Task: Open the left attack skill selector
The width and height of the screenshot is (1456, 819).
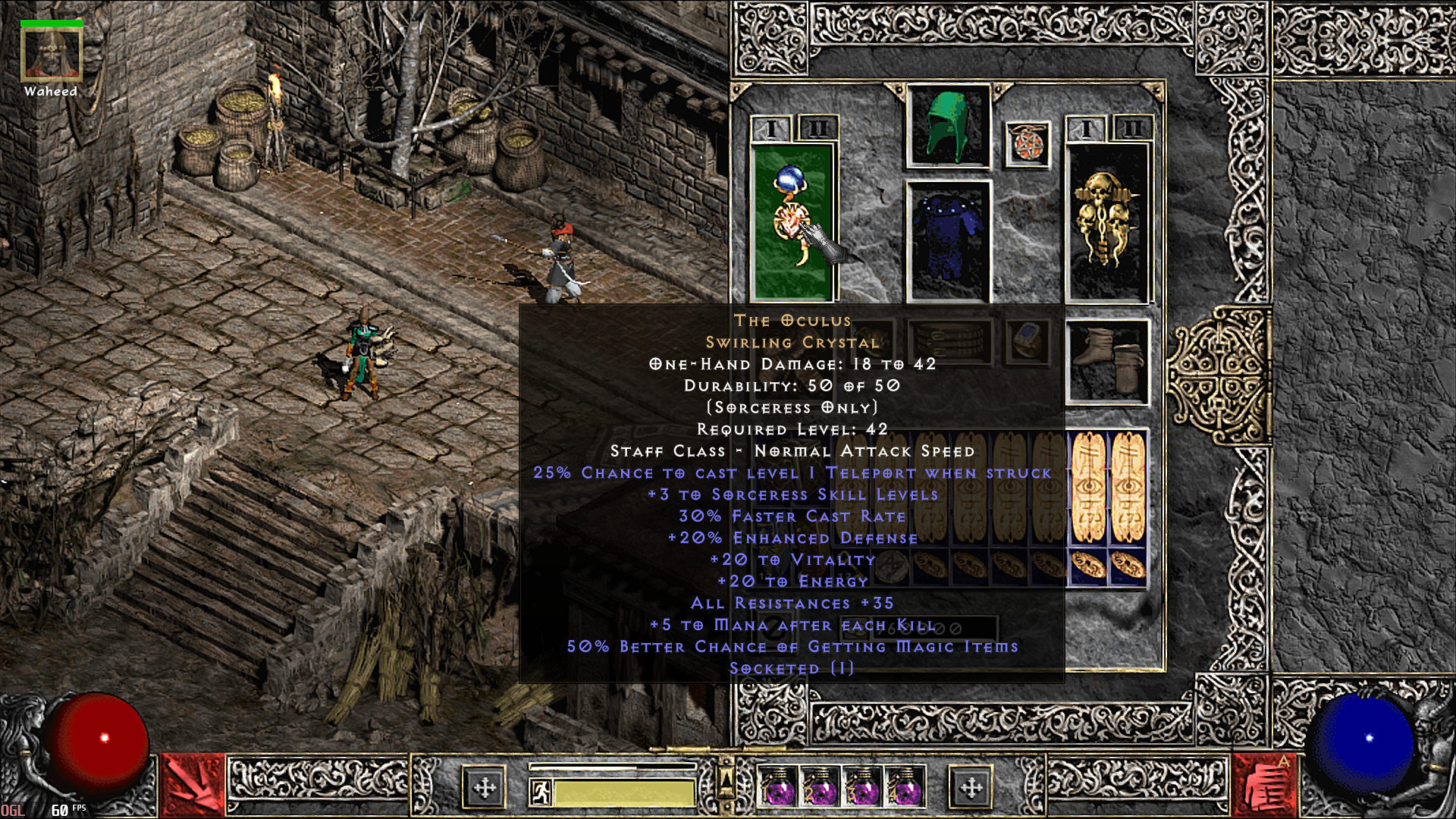Action: pos(193,785)
